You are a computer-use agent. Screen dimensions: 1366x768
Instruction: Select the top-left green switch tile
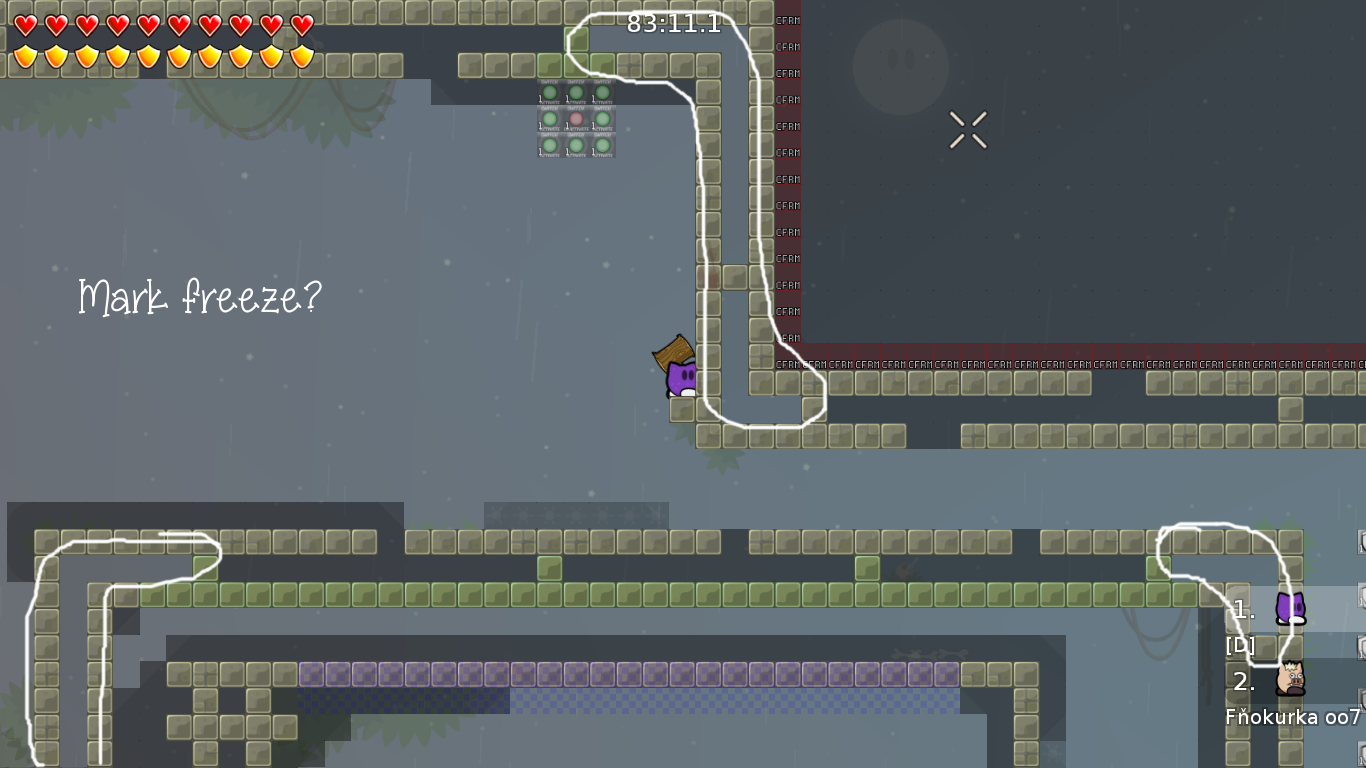[550, 92]
